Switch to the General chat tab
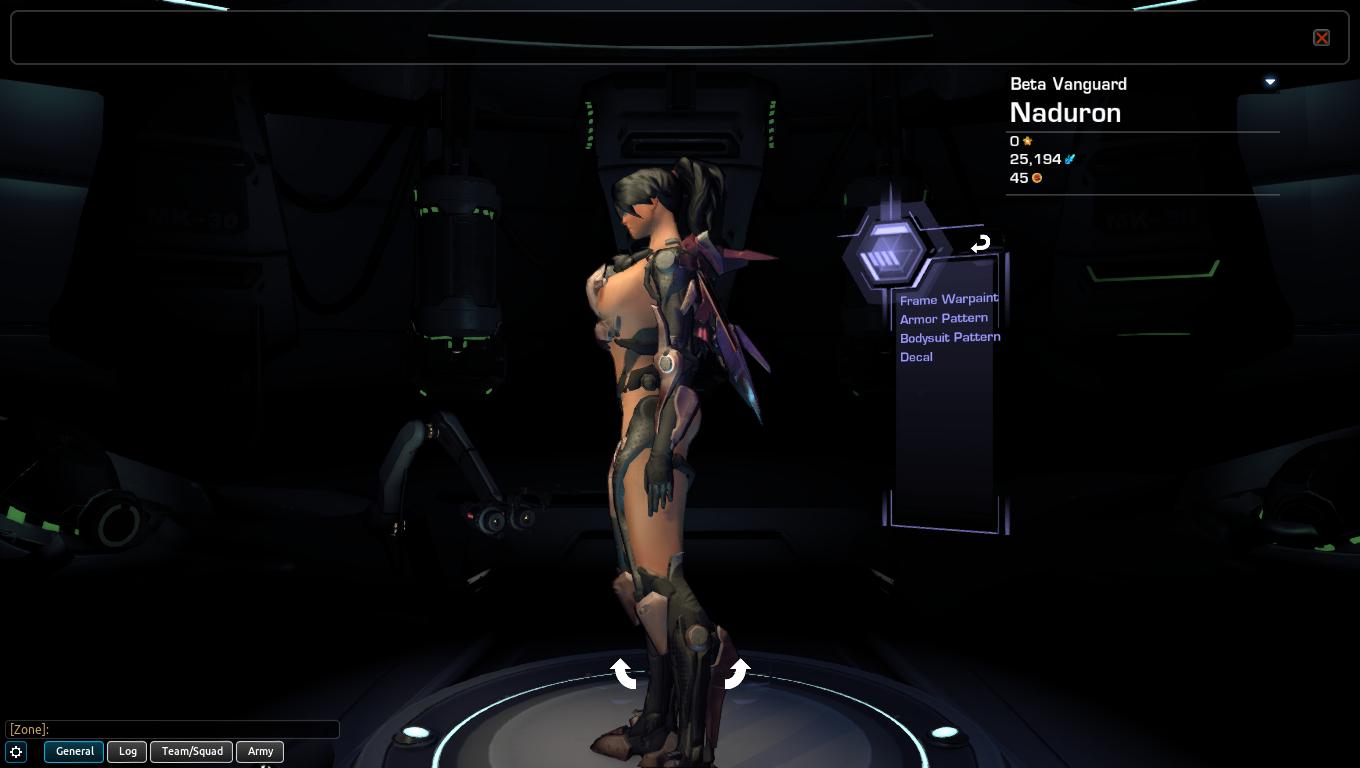This screenshot has height=768, width=1360. click(74, 751)
